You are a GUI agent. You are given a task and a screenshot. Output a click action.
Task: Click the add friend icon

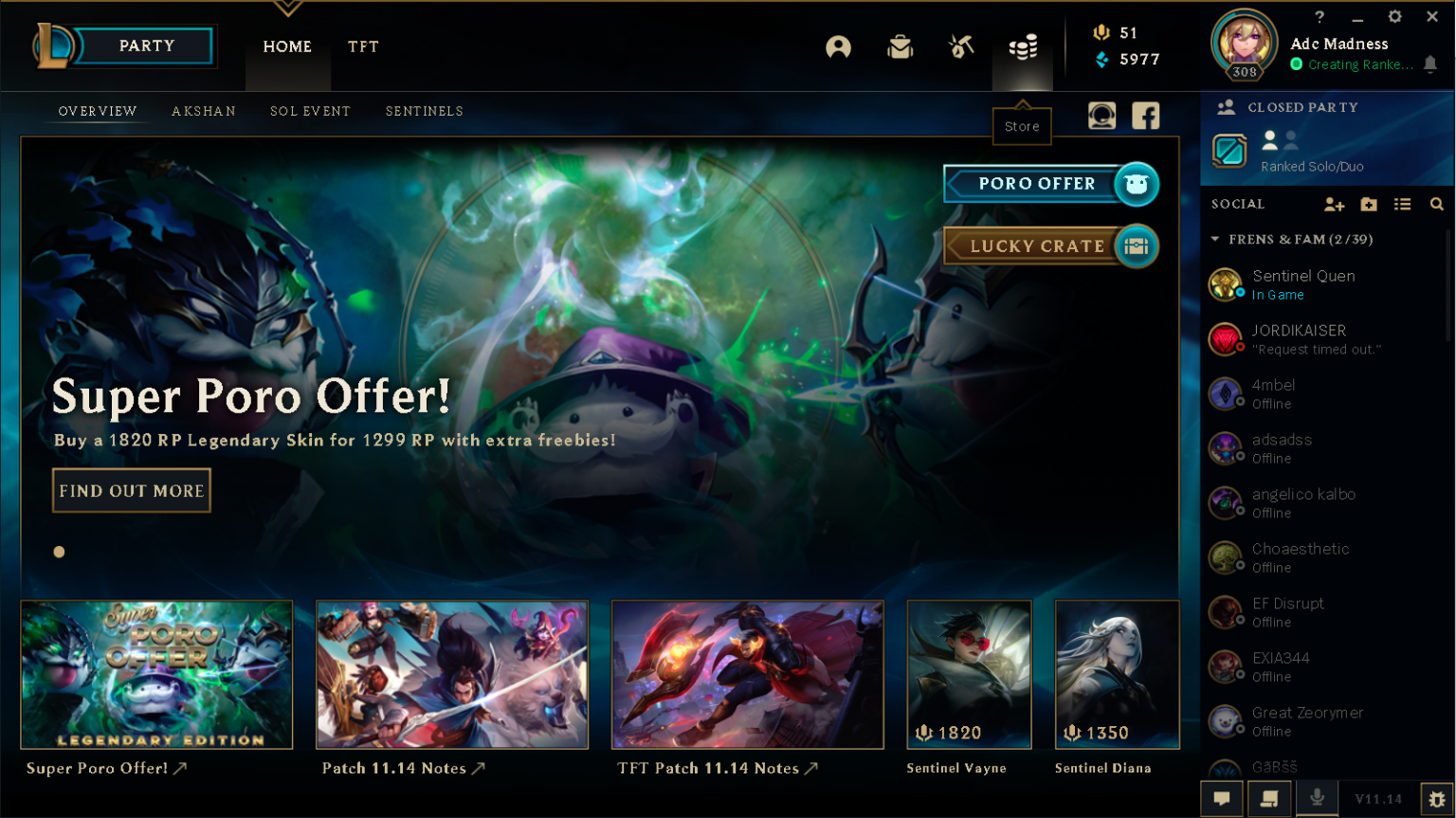pyautogui.click(x=1335, y=204)
